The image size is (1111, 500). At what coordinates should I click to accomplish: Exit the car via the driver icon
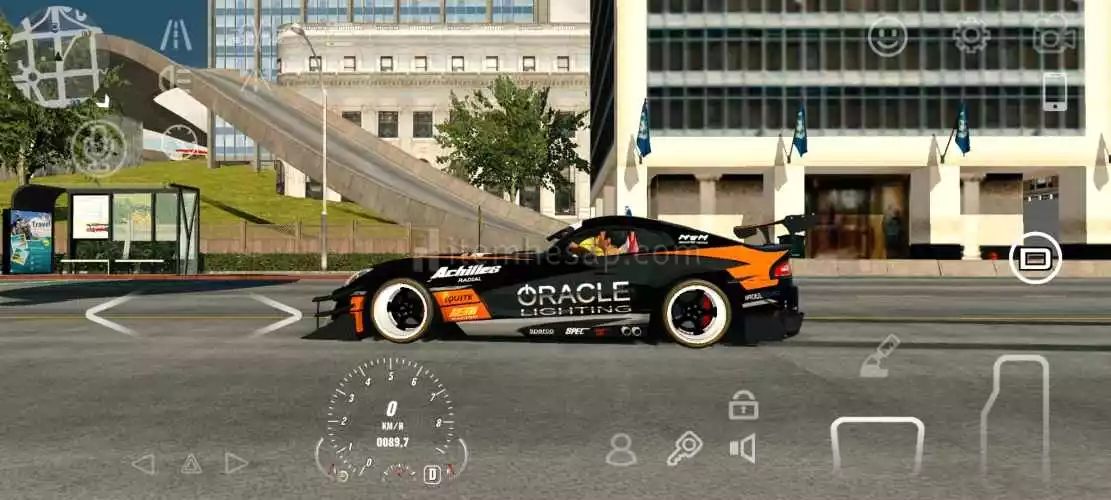click(x=621, y=449)
